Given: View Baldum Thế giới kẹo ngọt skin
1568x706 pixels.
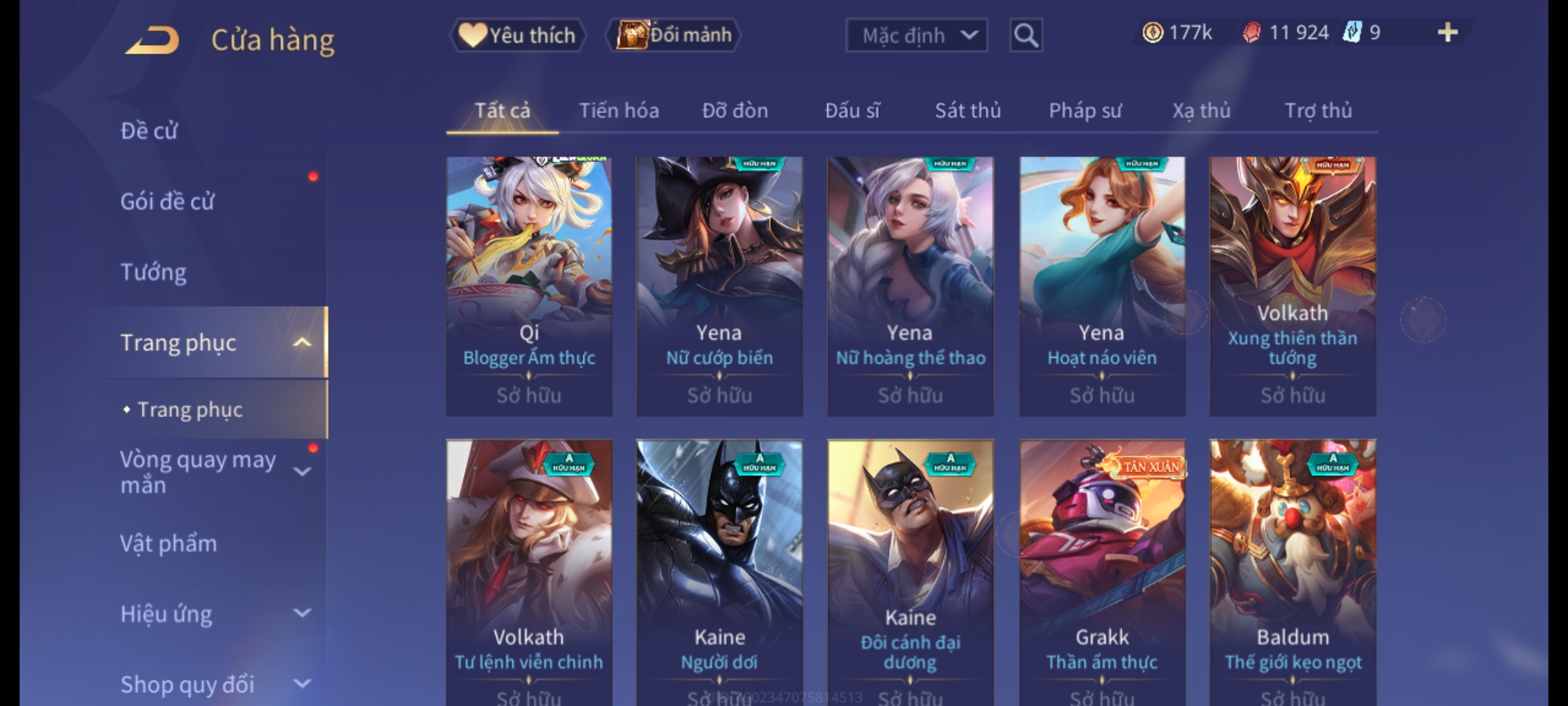Looking at the screenshot, I should (1293, 569).
